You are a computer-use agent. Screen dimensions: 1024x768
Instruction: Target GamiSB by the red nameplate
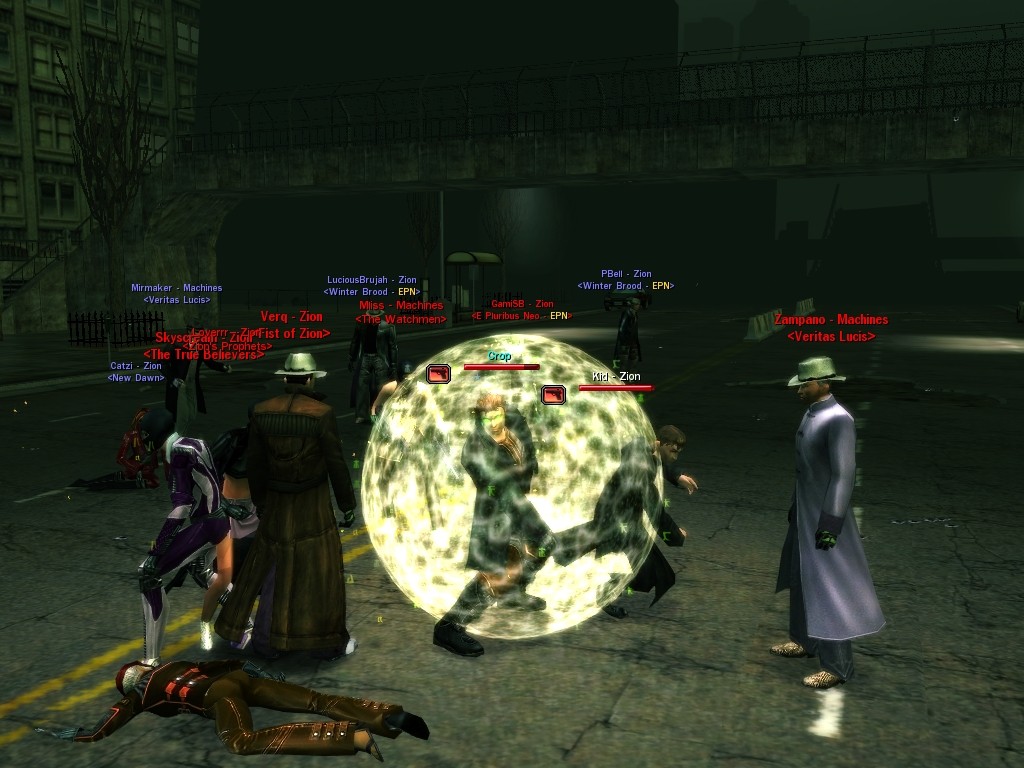(522, 304)
